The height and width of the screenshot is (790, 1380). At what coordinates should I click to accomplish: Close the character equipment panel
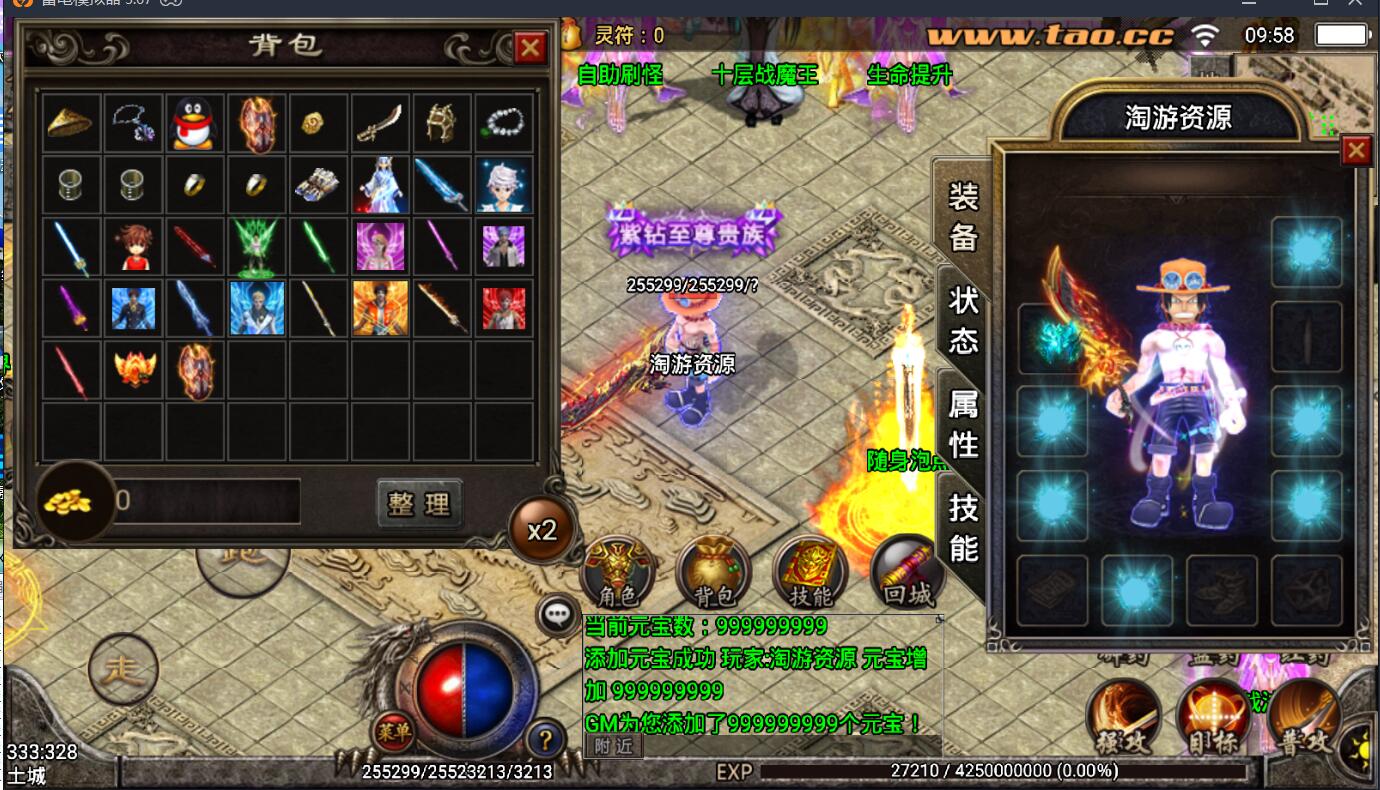click(1355, 151)
